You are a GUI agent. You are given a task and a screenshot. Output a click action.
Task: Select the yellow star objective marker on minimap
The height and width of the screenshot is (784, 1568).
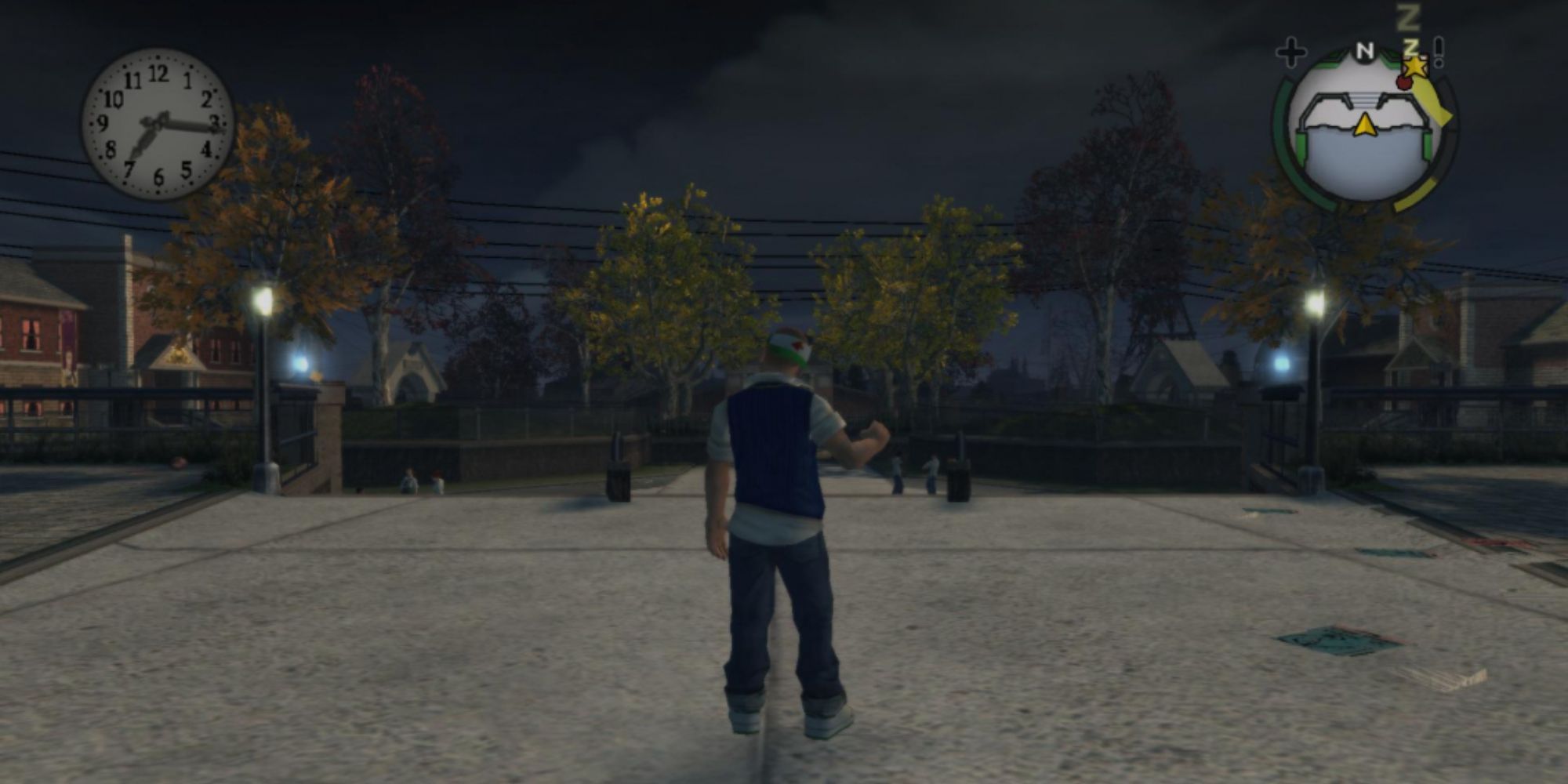pos(1416,67)
